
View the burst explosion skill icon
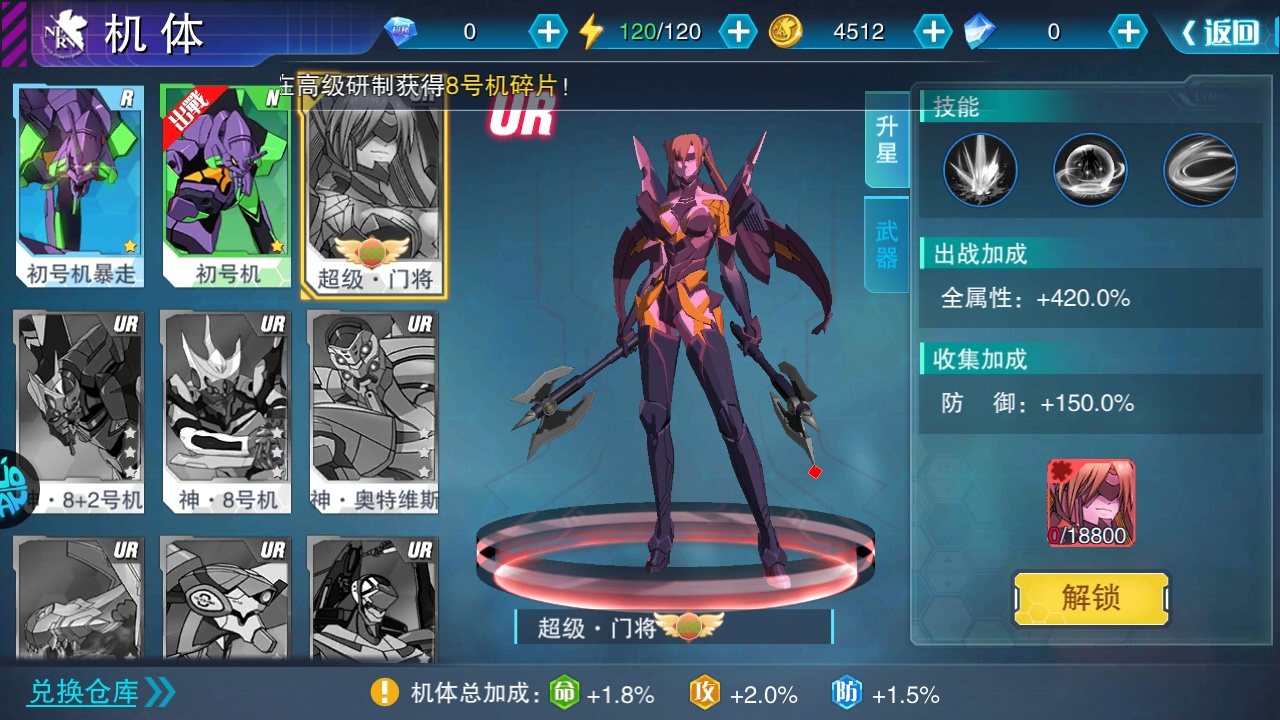pos(980,170)
